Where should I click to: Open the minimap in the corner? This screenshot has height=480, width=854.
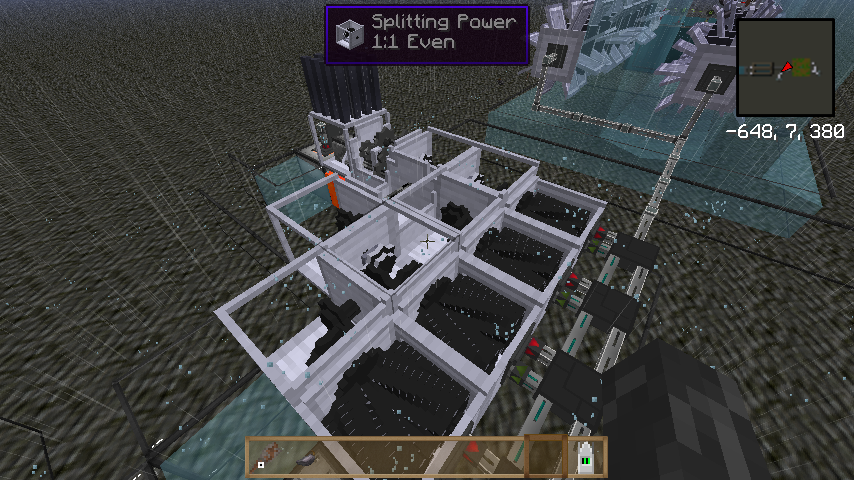tap(785, 68)
